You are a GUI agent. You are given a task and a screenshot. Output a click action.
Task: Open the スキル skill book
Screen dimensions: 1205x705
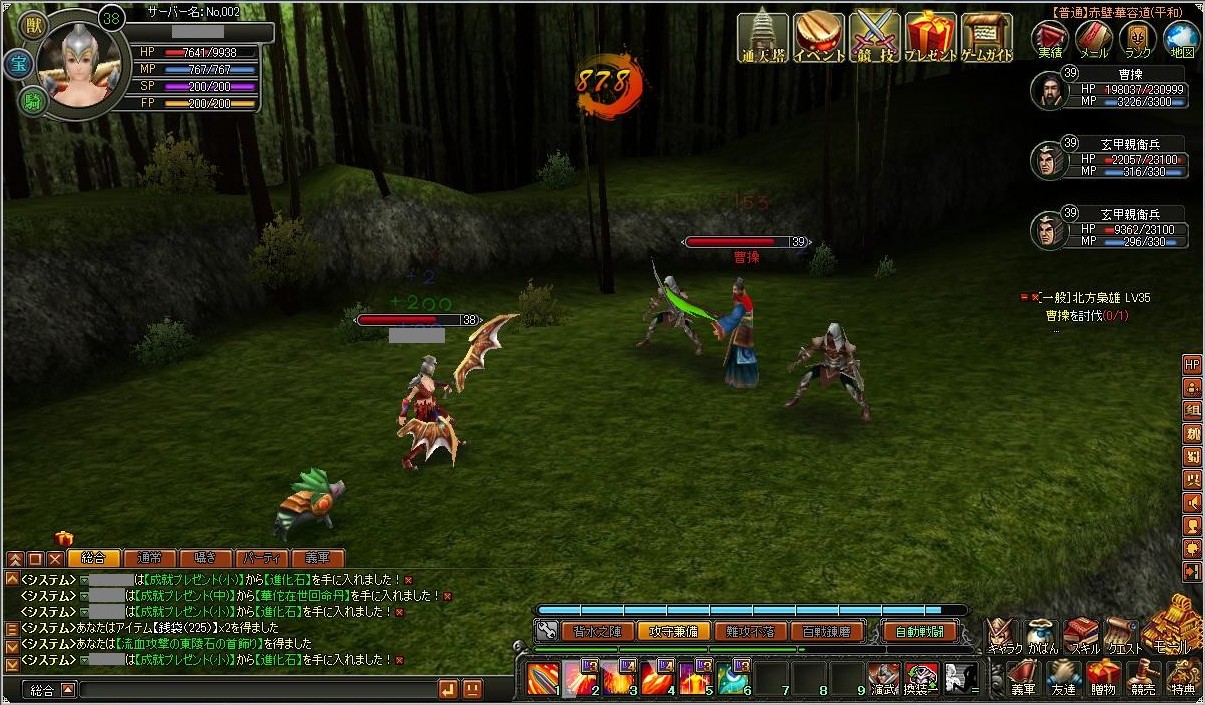point(1081,634)
